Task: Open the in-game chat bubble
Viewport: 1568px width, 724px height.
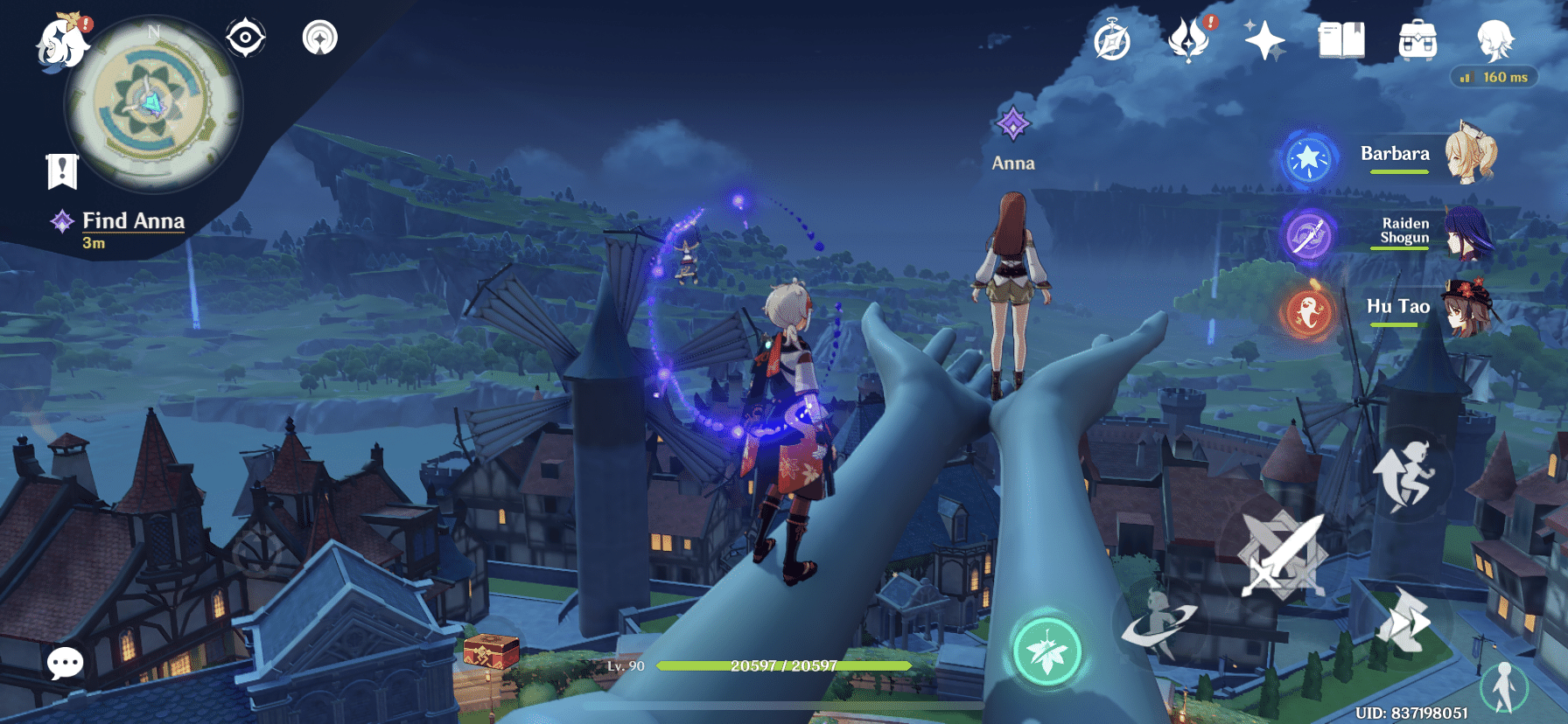Action: (65, 665)
